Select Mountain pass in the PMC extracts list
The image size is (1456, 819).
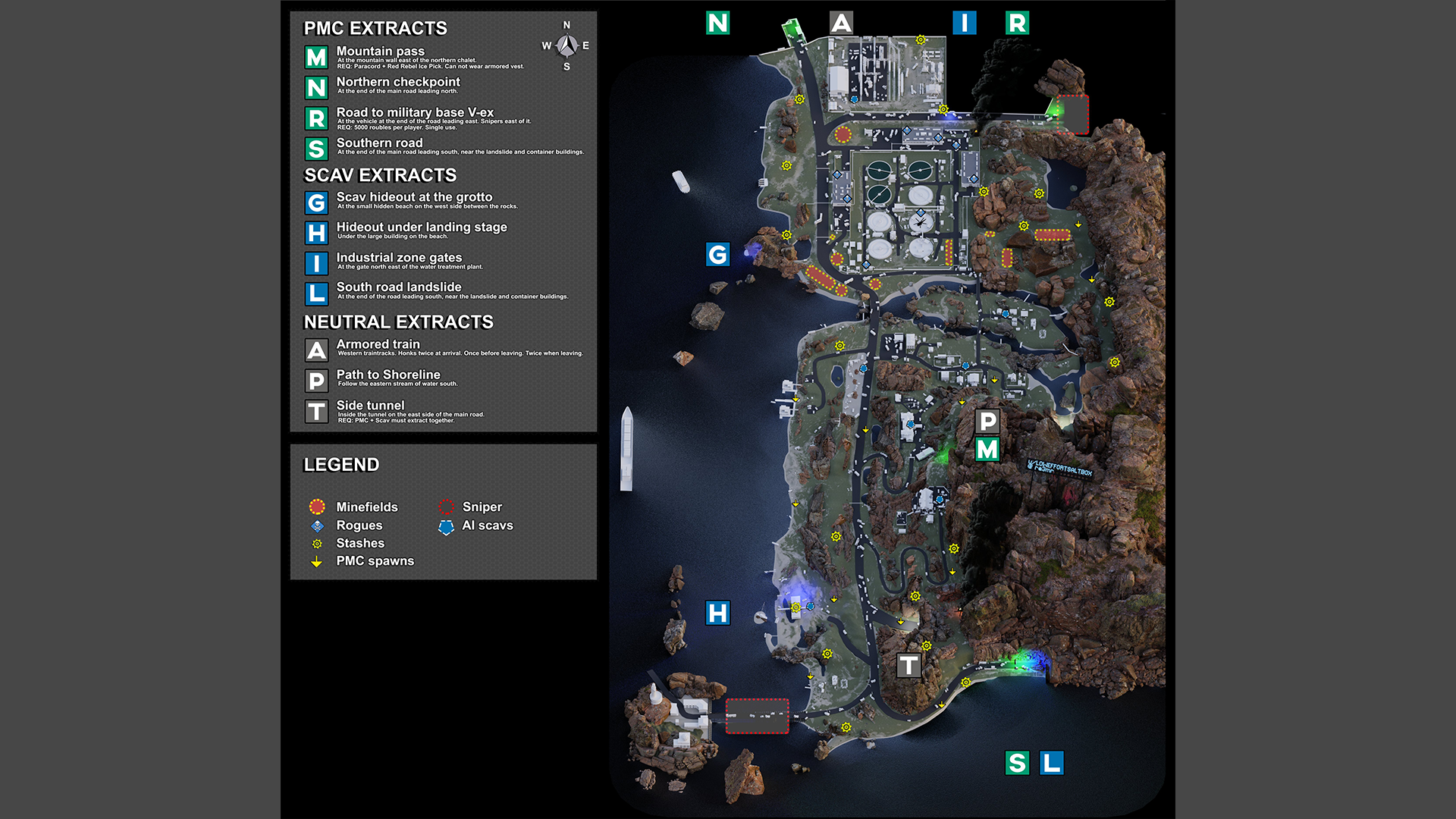tap(381, 52)
